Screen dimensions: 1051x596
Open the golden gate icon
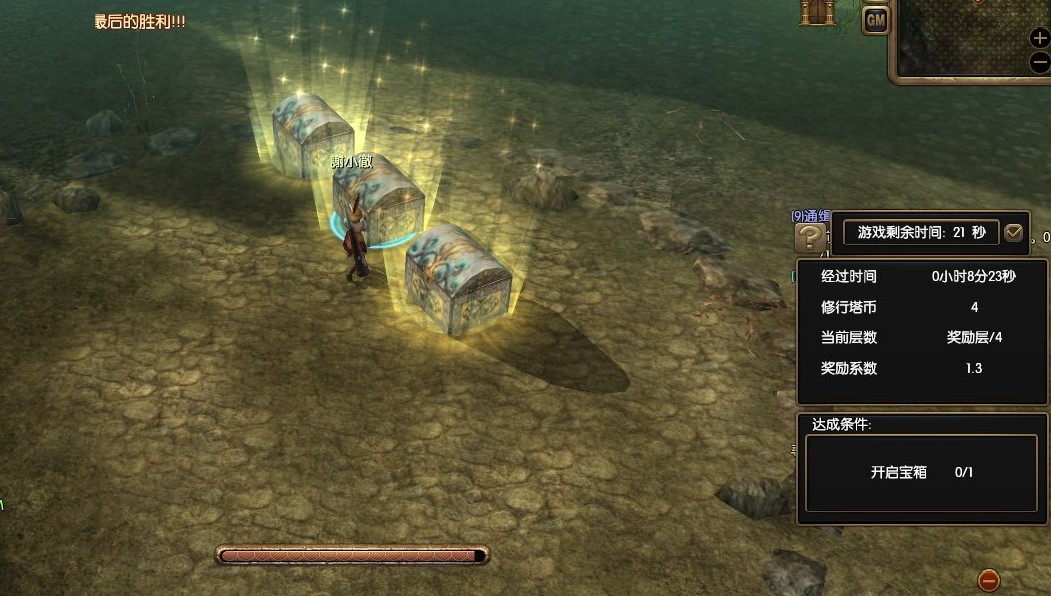(817, 12)
